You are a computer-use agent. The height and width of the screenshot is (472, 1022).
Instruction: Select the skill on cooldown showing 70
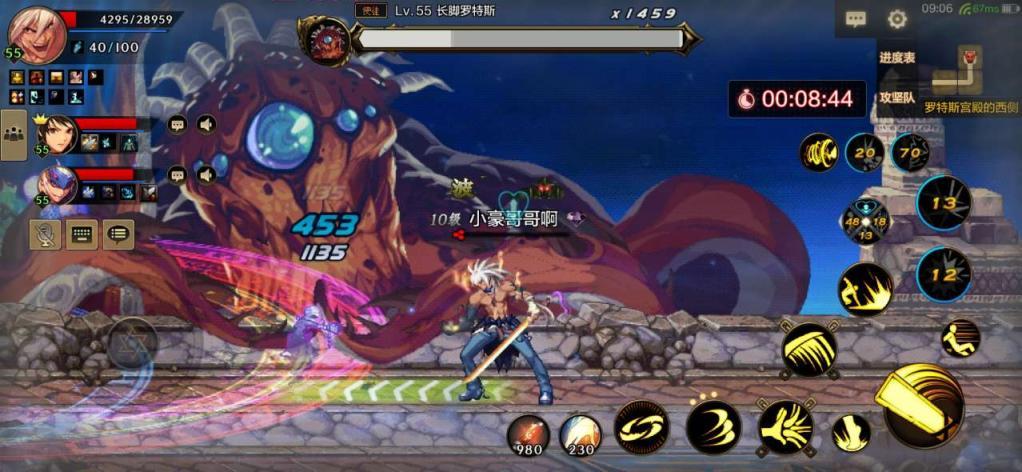(909, 154)
